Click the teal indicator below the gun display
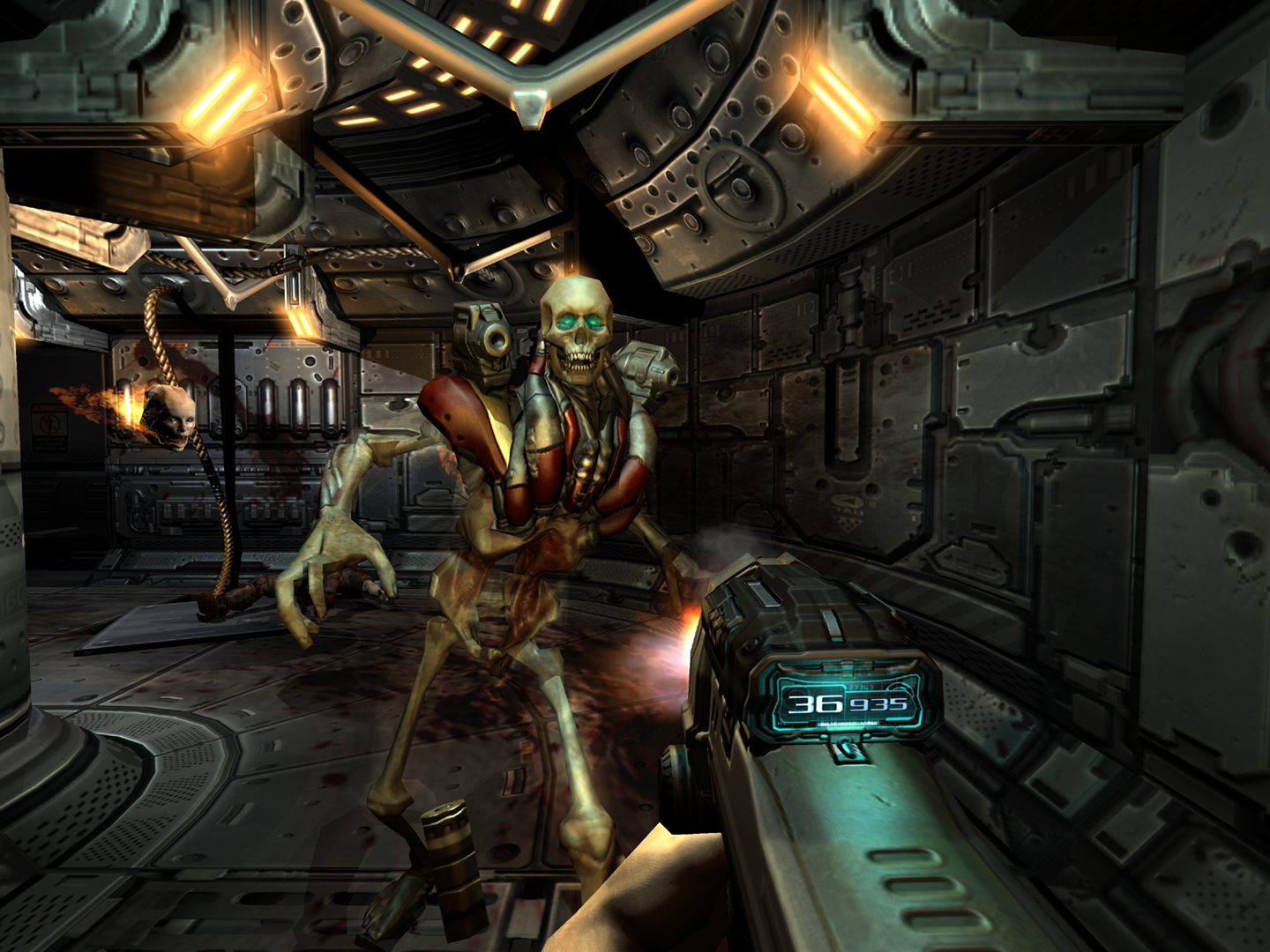This screenshot has width=1270, height=952. pyautogui.click(x=845, y=751)
